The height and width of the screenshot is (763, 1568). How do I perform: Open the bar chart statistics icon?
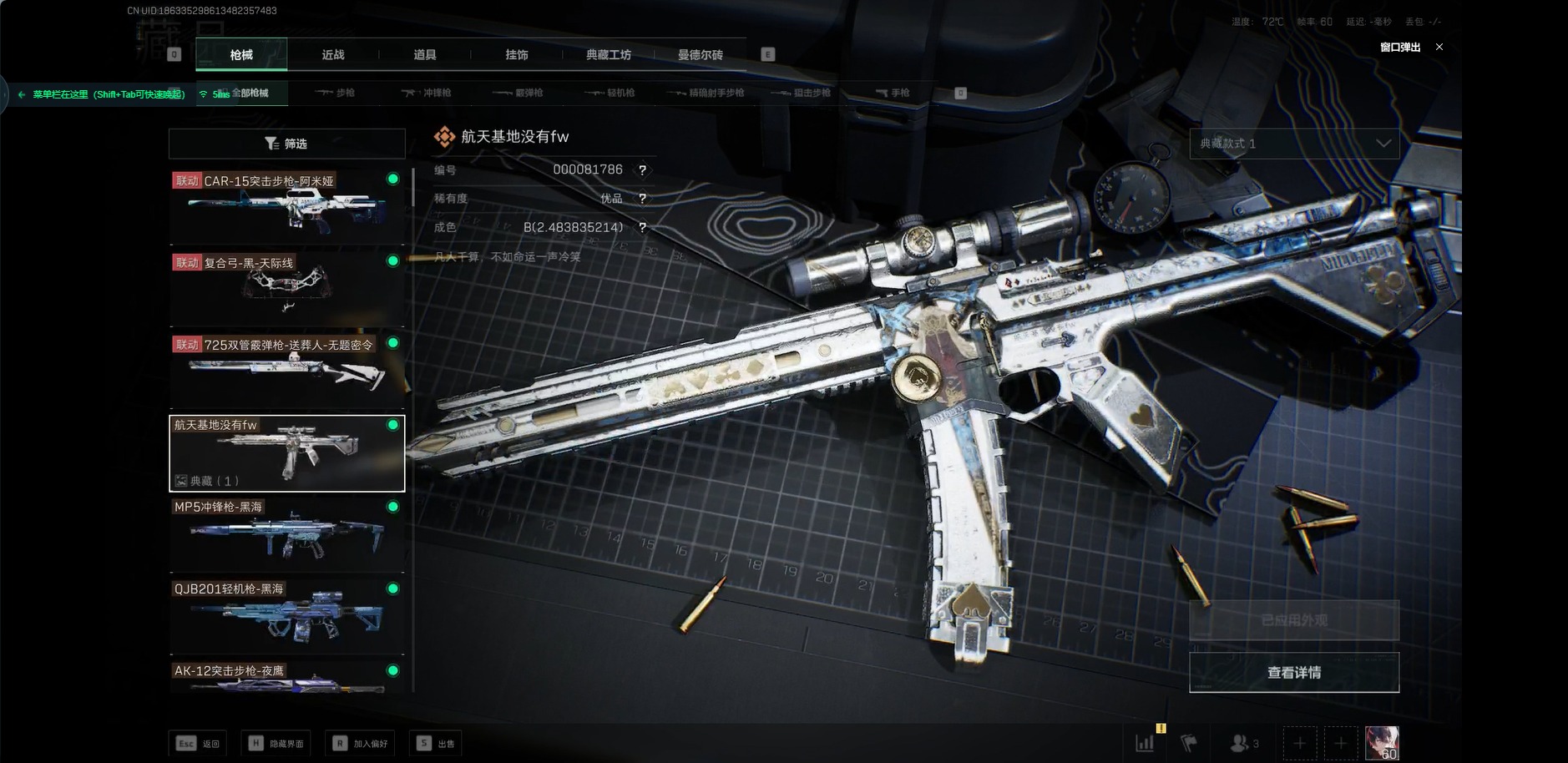tap(1145, 743)
